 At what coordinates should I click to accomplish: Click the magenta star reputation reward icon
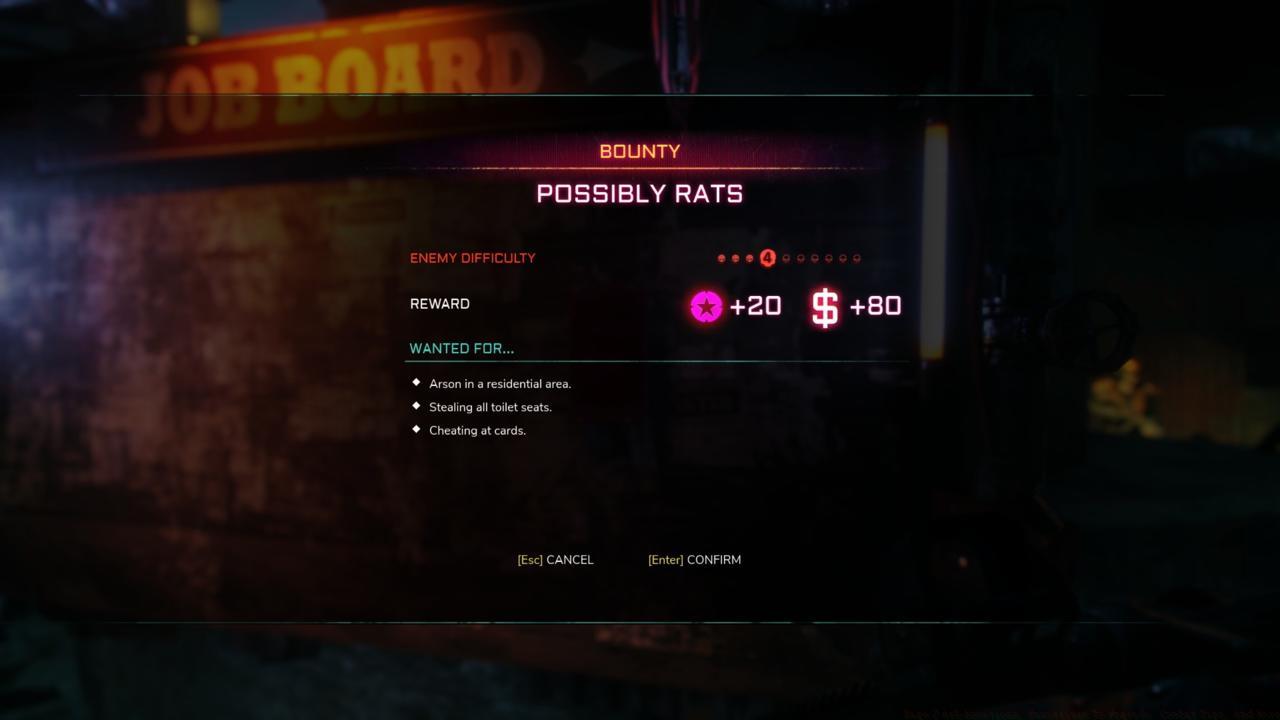(x=705, y=306)
